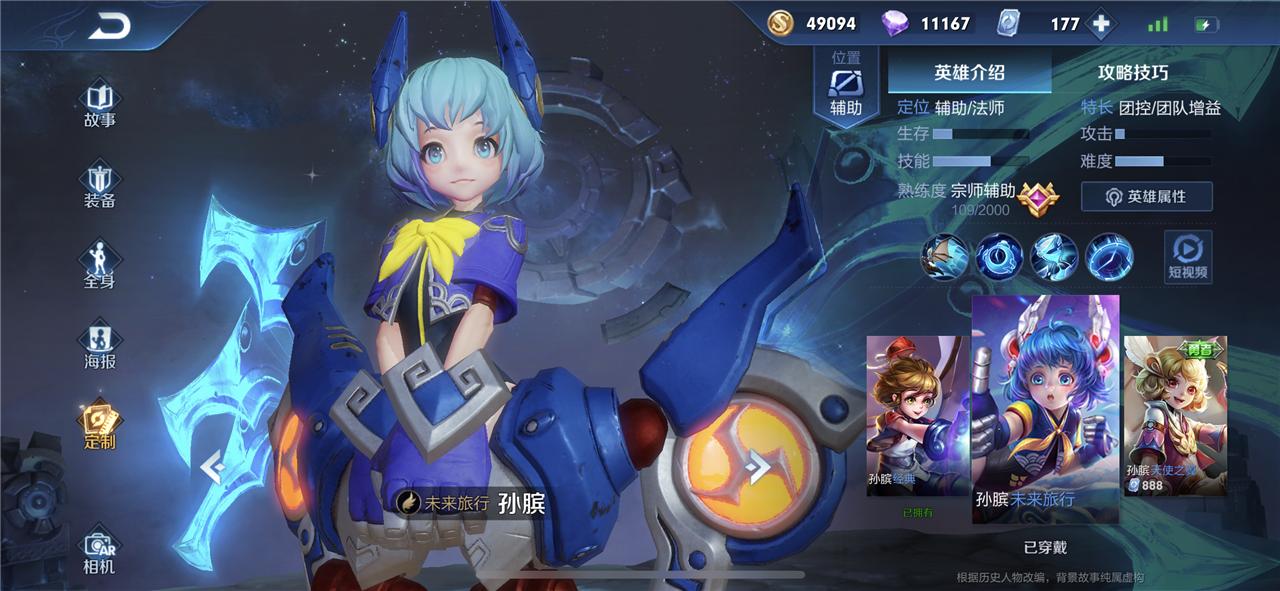
Task: Show the previous hero with left arrow
Action: pos(211,466)
